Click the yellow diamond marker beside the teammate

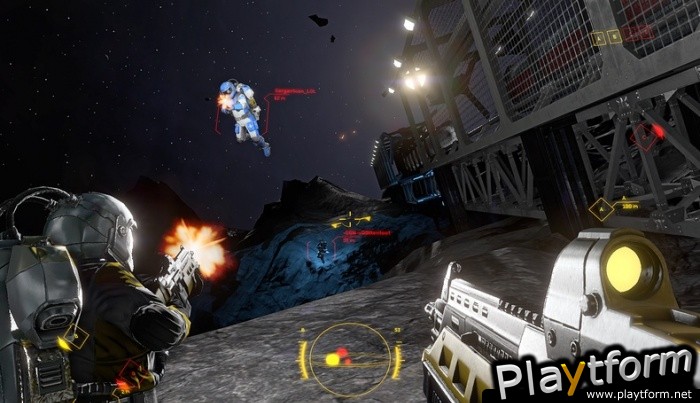[x=74, y=338]
